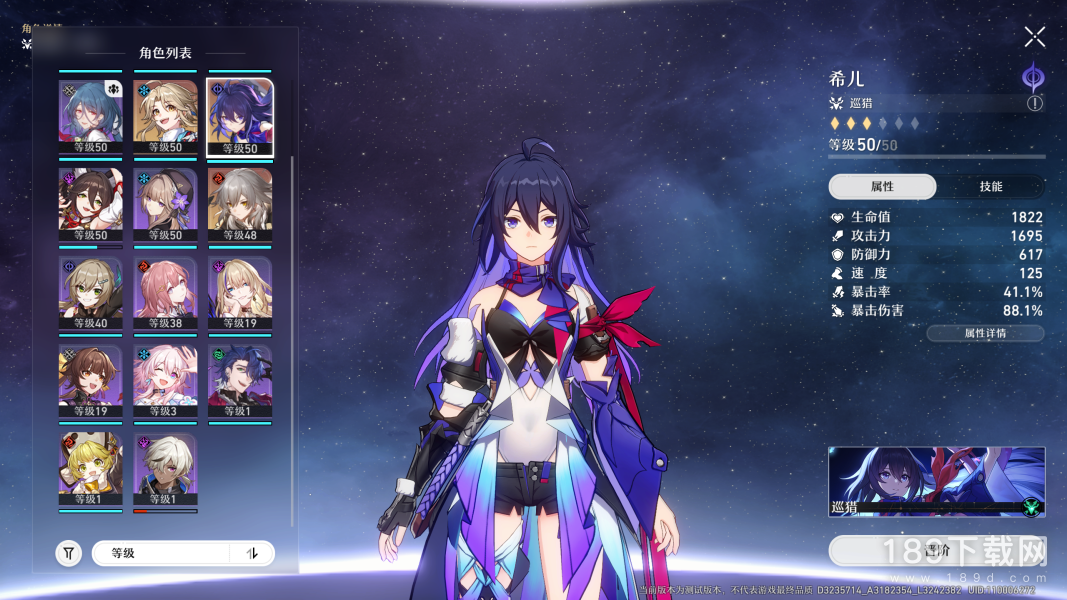The height and width of the screenshot is (600, 1067).
Task: Toggle the sort order arrows button
Action: [x=252, y=553]
